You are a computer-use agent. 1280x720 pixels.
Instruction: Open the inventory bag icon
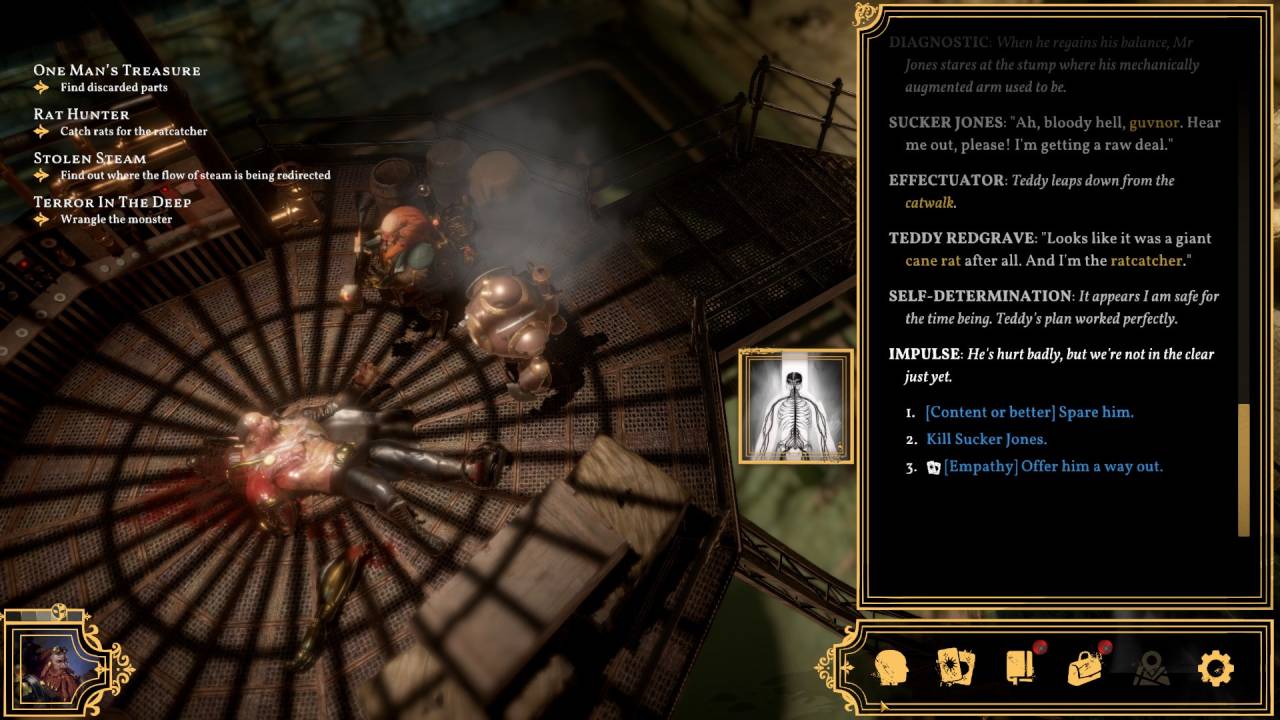[1084, 667]
